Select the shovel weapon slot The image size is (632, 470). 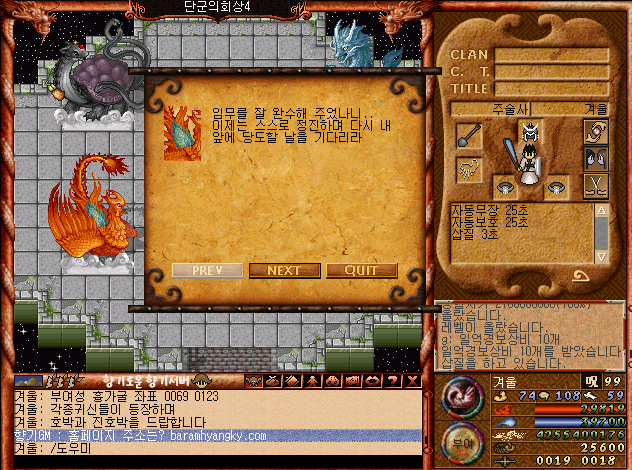click(x=469, y=136)
